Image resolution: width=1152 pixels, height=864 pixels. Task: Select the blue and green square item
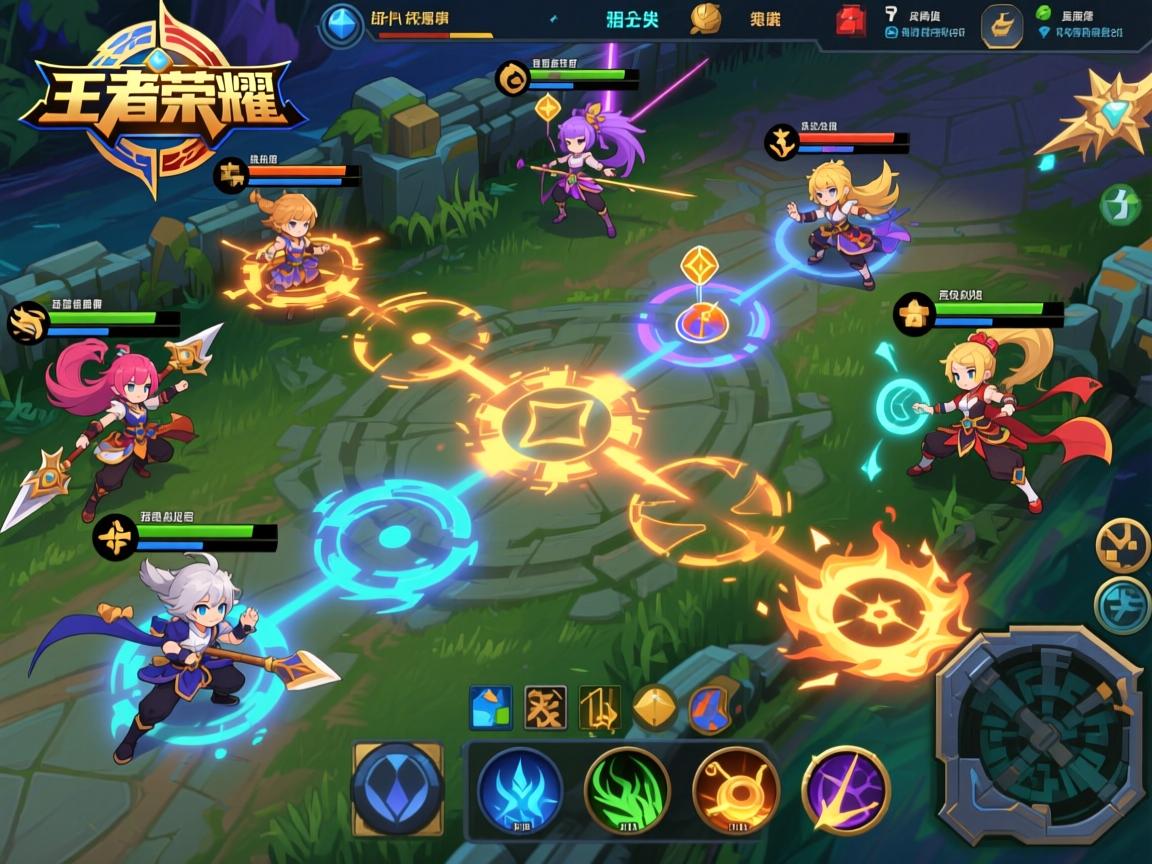491,707
